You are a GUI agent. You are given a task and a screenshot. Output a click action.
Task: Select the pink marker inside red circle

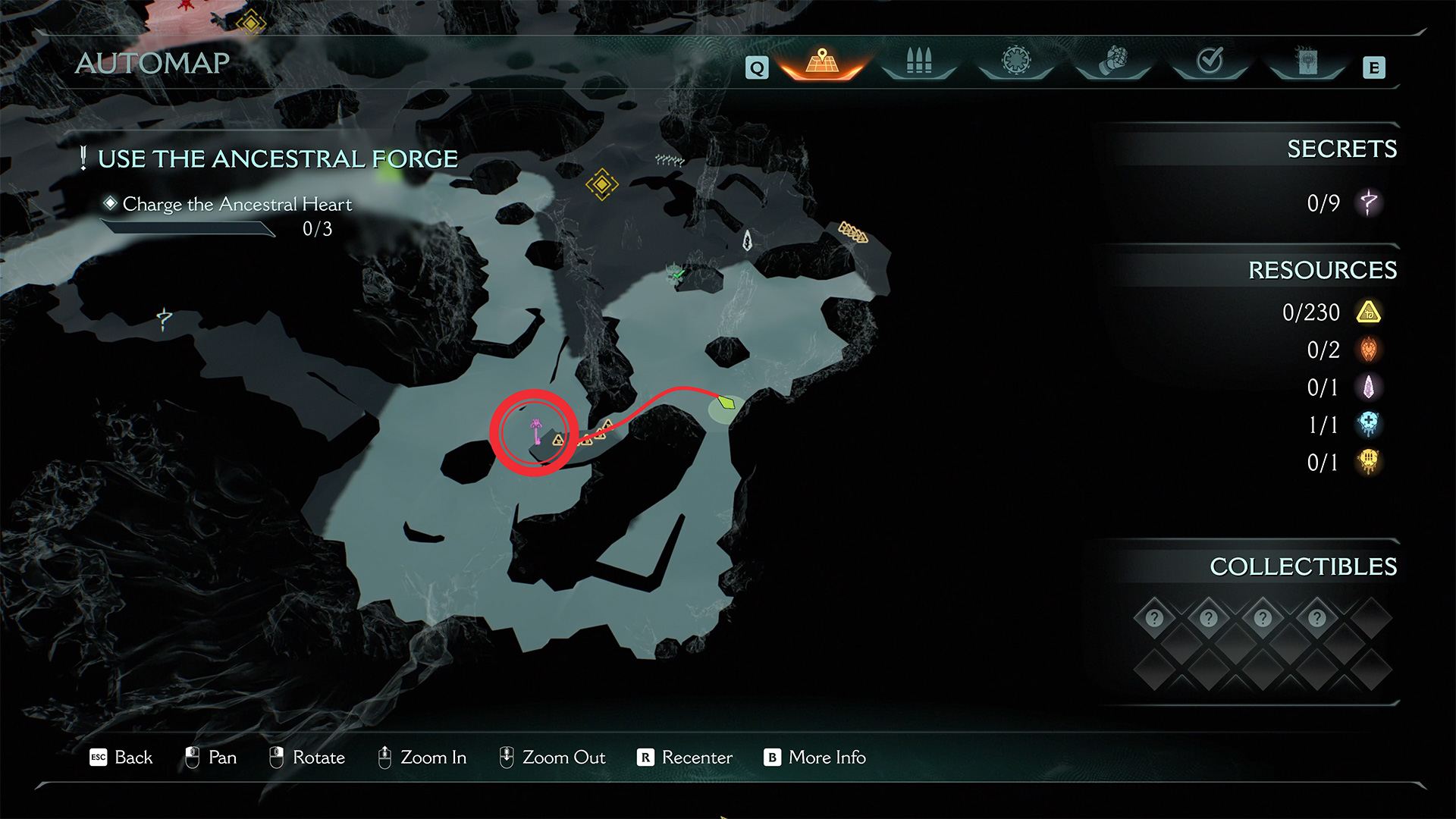click(536, 431)
